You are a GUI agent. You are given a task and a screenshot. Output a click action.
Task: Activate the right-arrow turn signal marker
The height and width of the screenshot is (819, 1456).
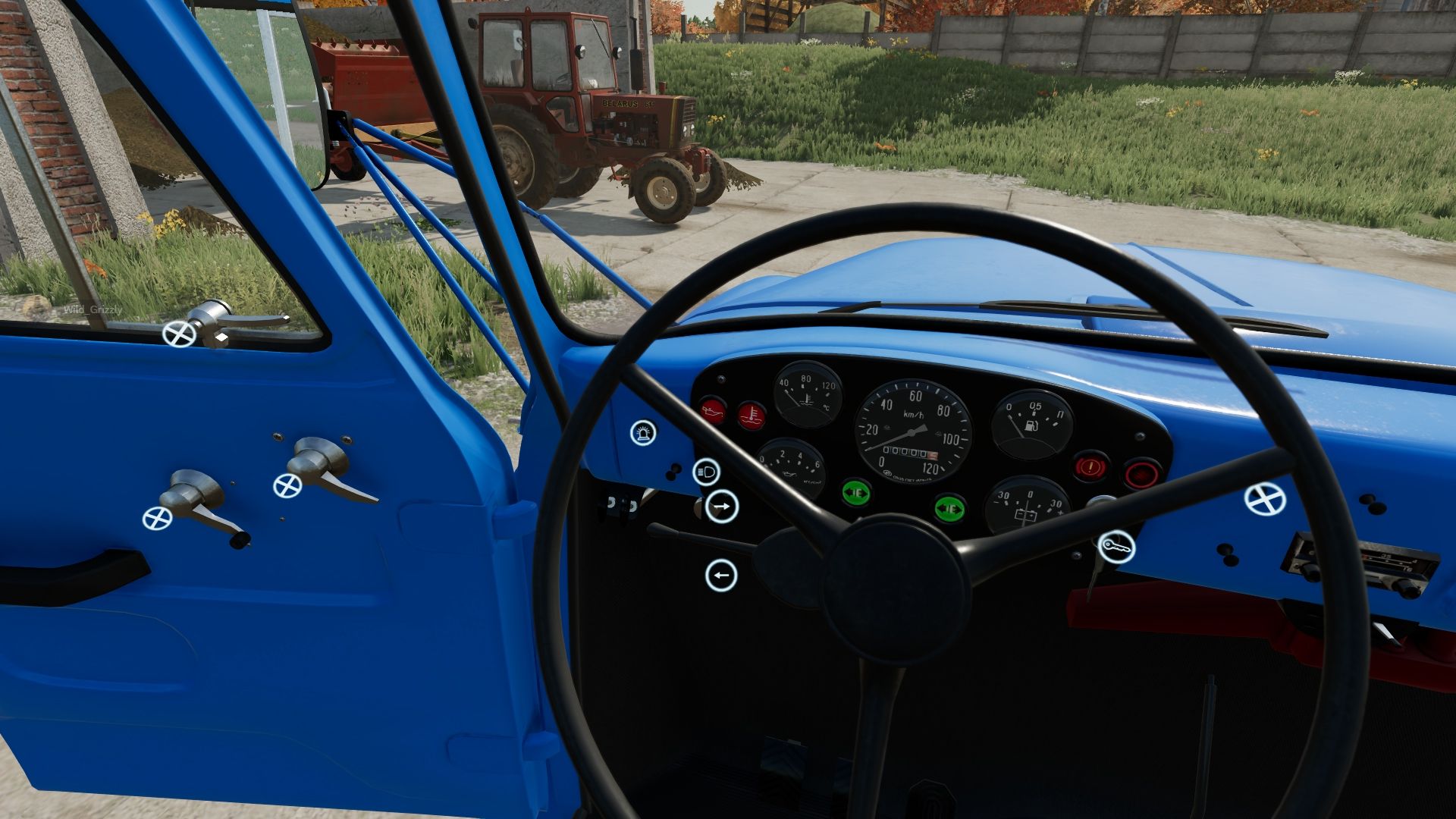[x=721, y=506]
